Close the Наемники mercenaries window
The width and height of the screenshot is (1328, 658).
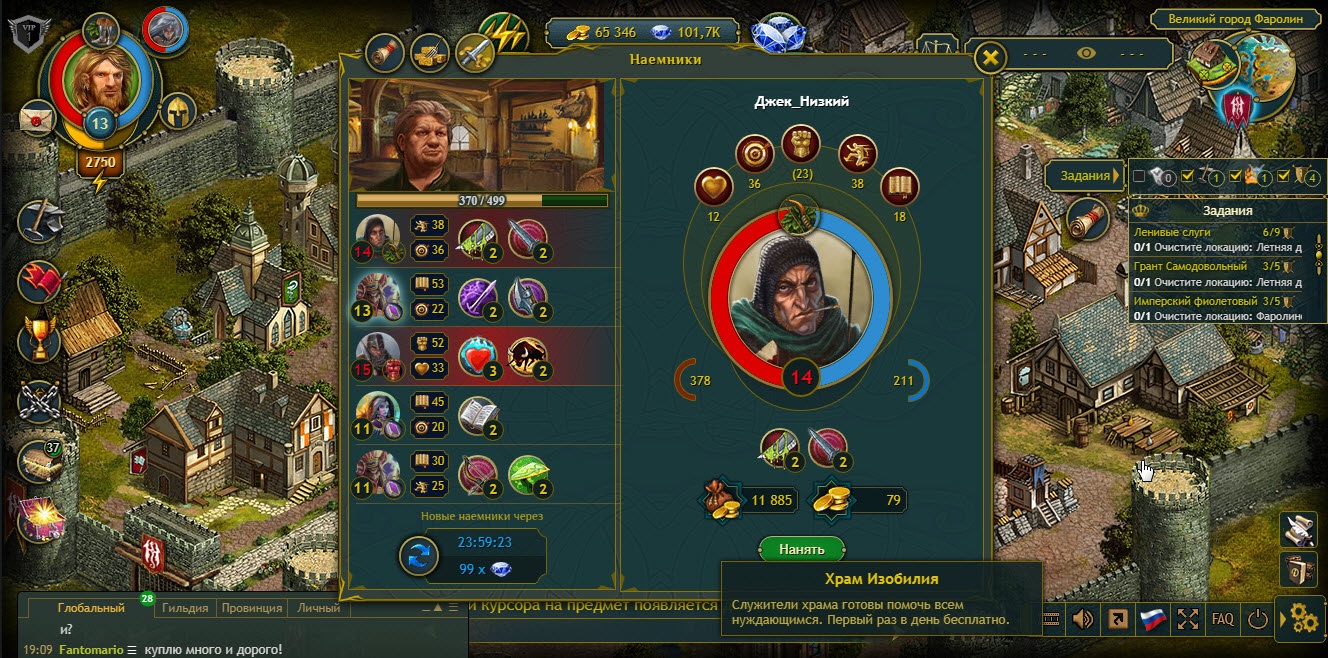(x=989, y=58)
